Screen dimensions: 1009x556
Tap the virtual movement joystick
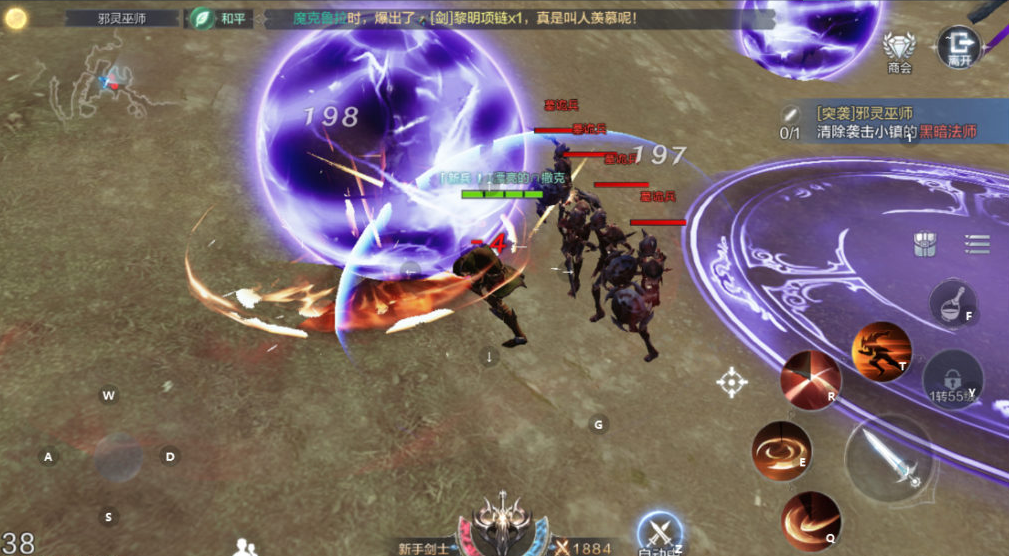118,456
